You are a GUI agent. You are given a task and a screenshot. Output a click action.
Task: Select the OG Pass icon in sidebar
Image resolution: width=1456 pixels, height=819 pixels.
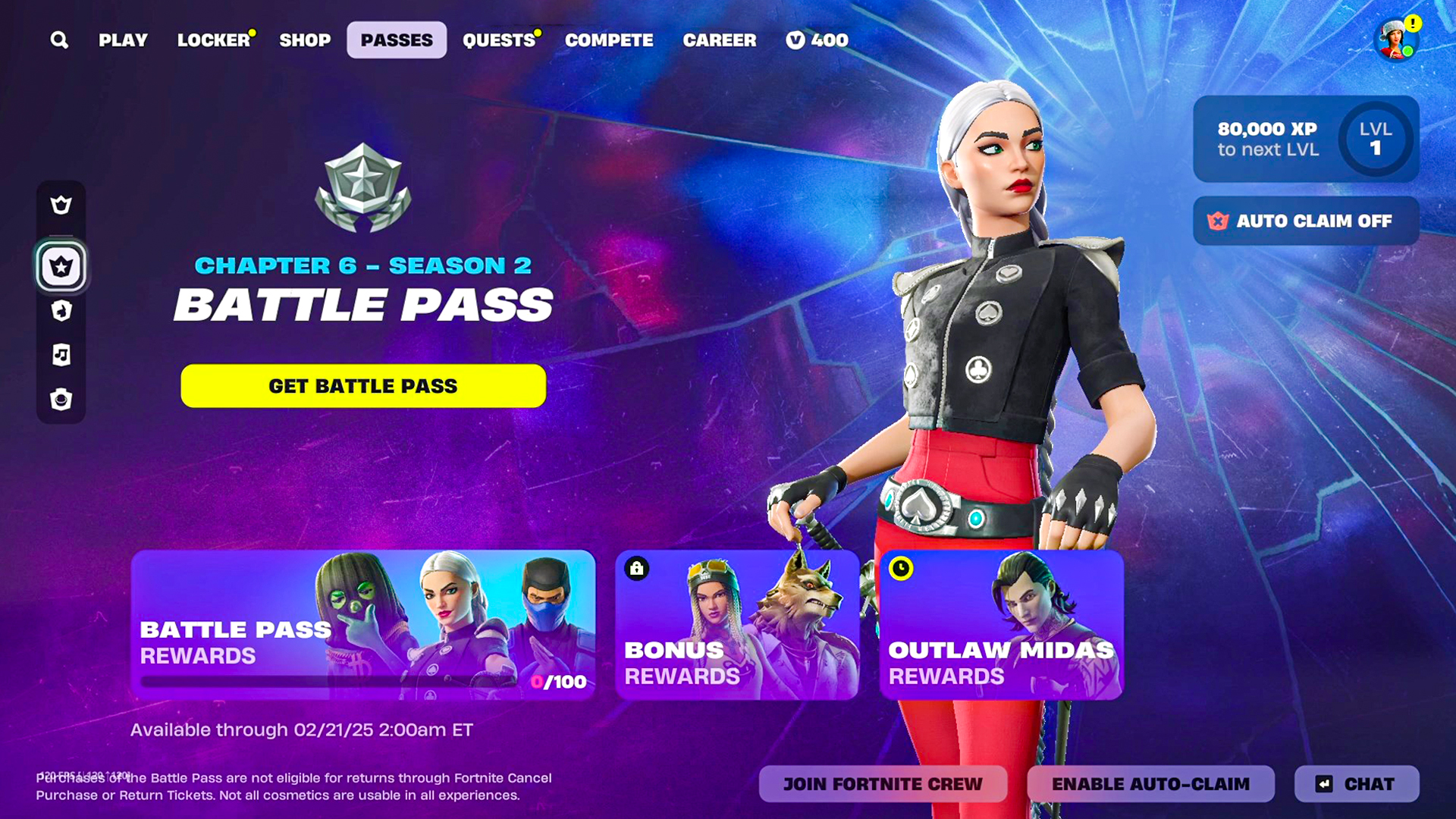61,399
